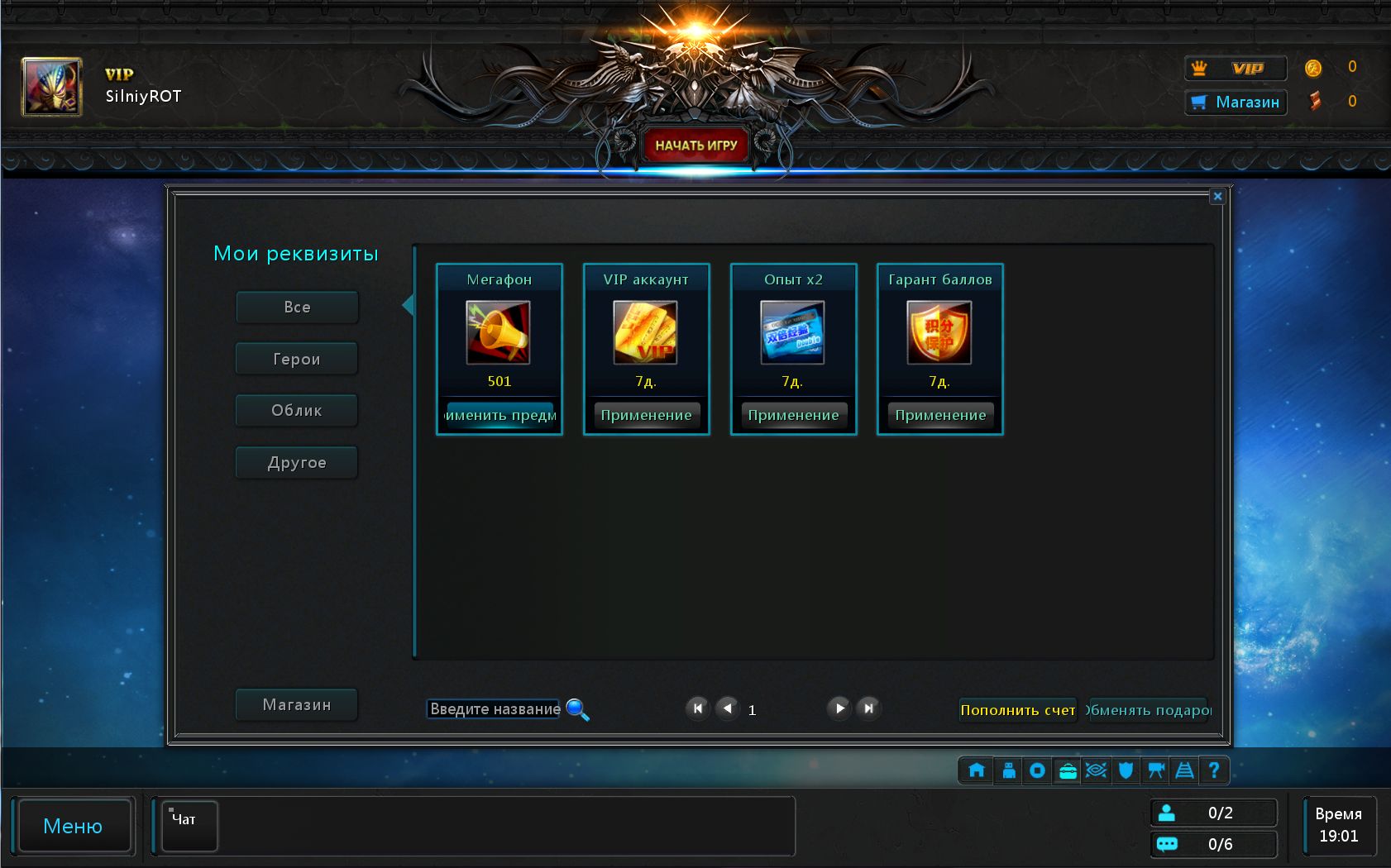Go to the last page with navigation arrows
This screenshot has width=1391, height=868.
868,708
